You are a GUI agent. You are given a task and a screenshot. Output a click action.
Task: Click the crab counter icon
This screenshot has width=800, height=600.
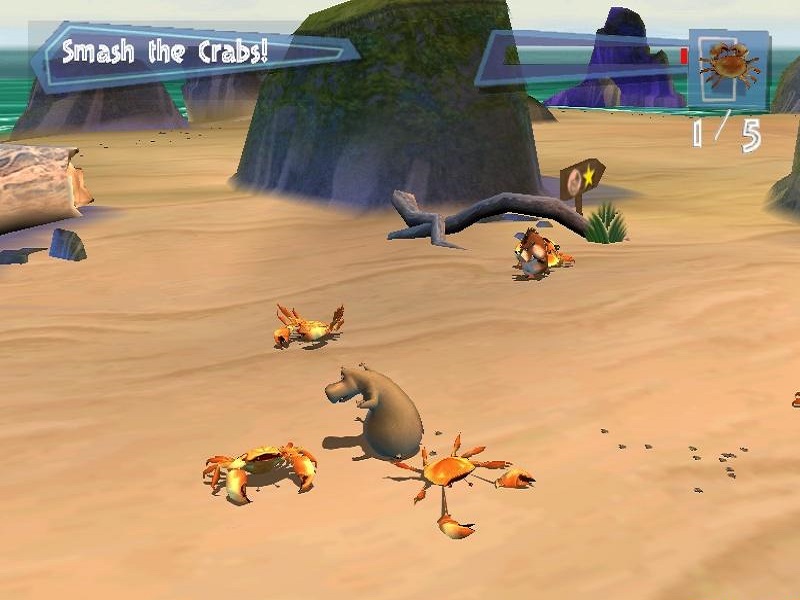(x=727, y=67)
